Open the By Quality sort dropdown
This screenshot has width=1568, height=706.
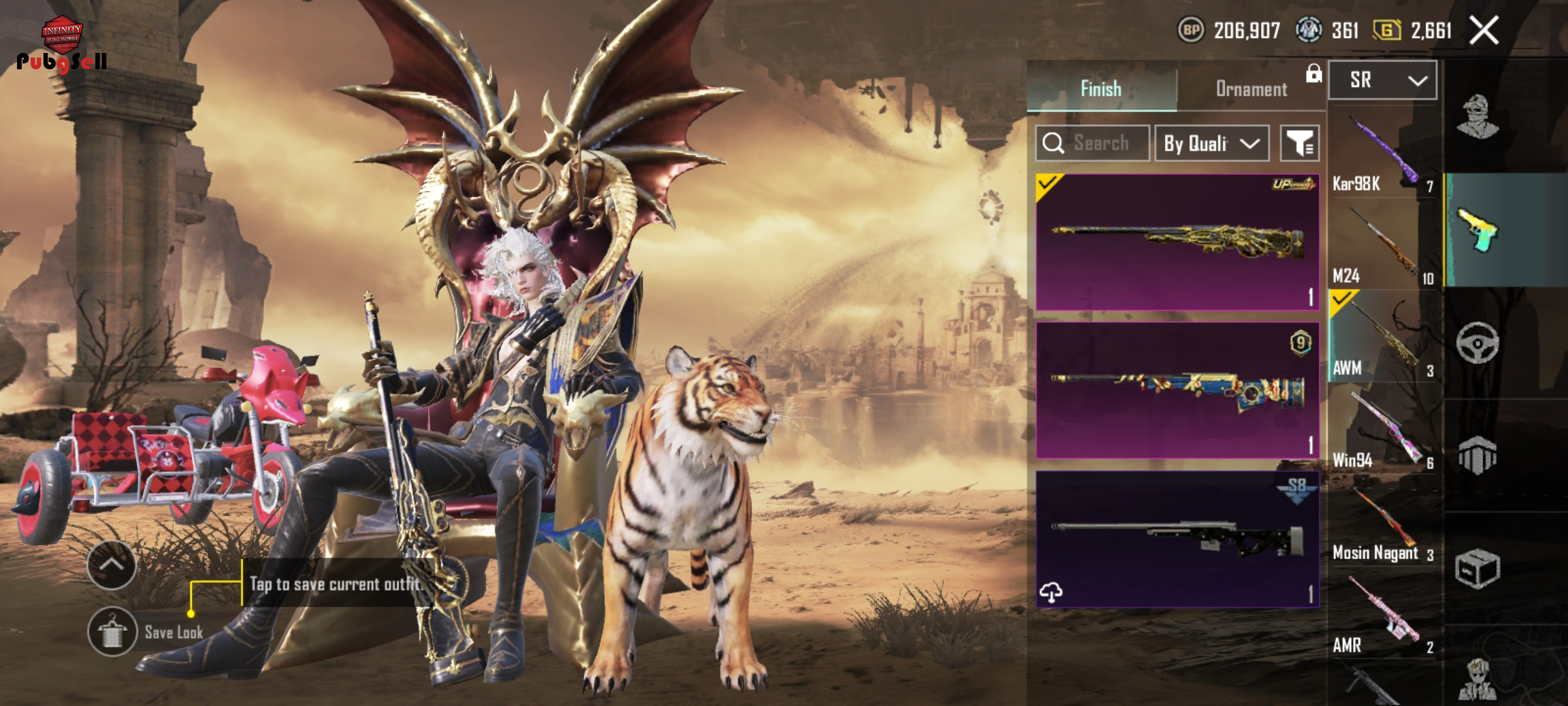(x=1211, y=143)
